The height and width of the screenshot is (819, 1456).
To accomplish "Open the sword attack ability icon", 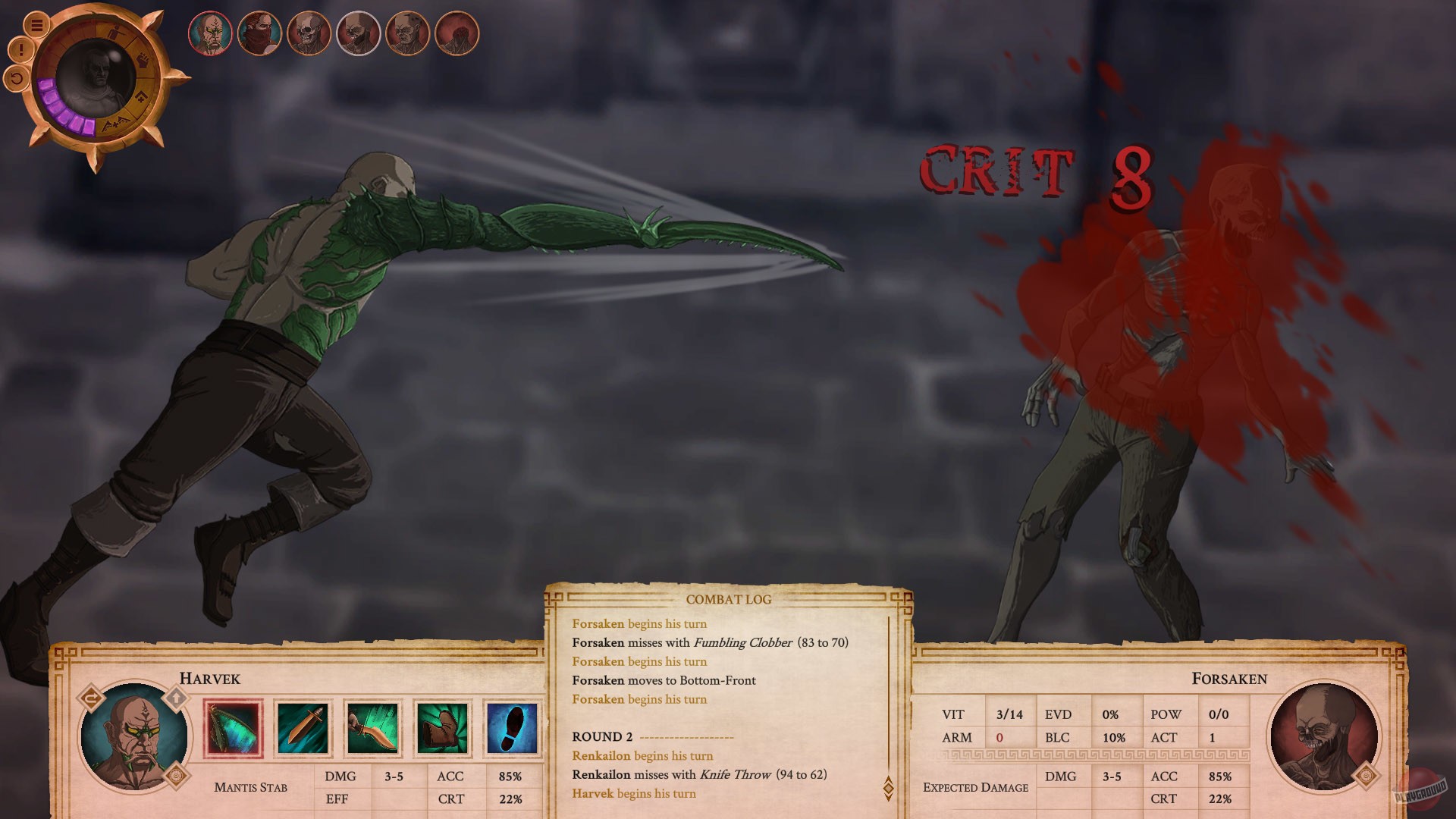I will [x=303, y=726].
